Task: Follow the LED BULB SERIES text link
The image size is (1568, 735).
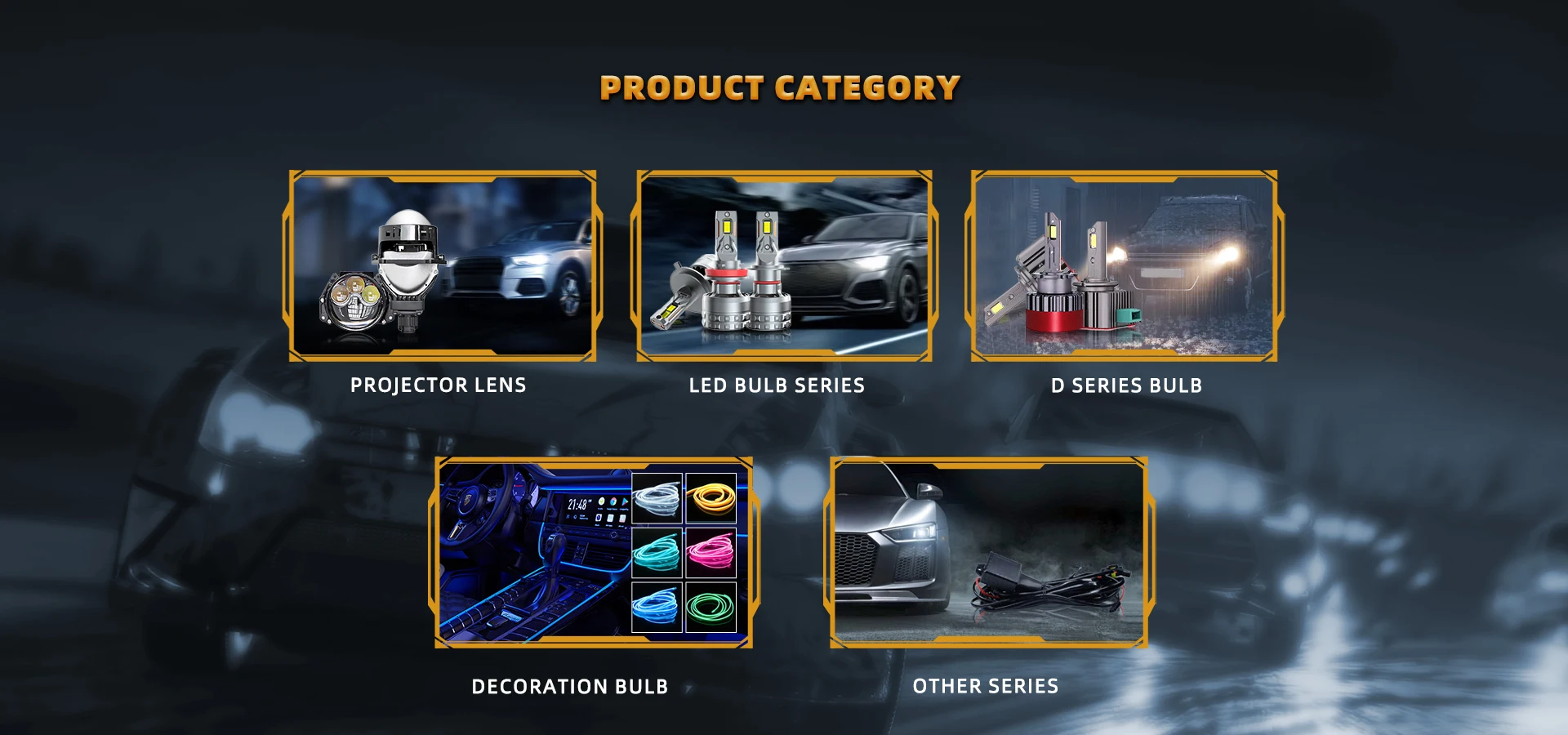Action: click(x=777, y=385)
